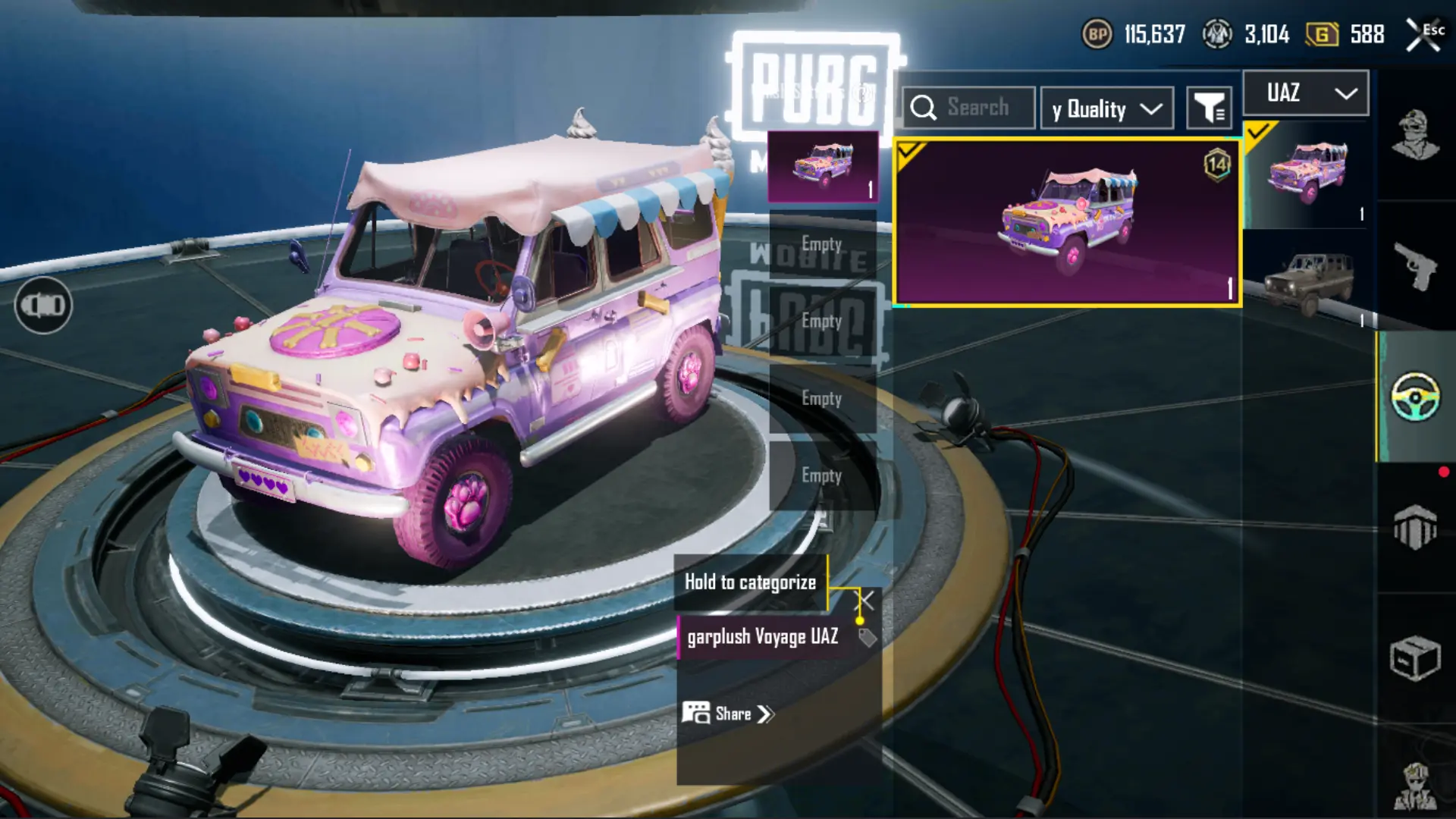
Task: Close the inventory with the Esc X button
Action: 1424,35
